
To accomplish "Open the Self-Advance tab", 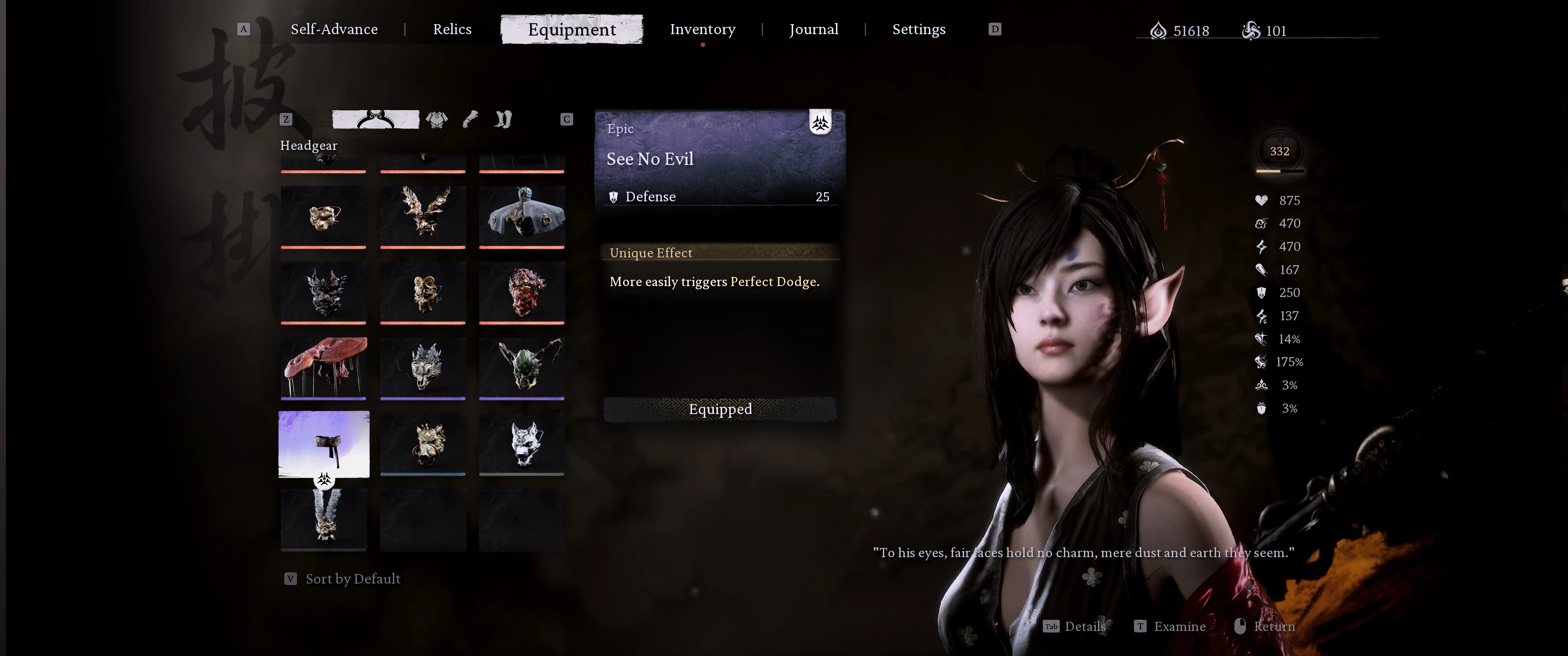I will [x=334, y=29].
